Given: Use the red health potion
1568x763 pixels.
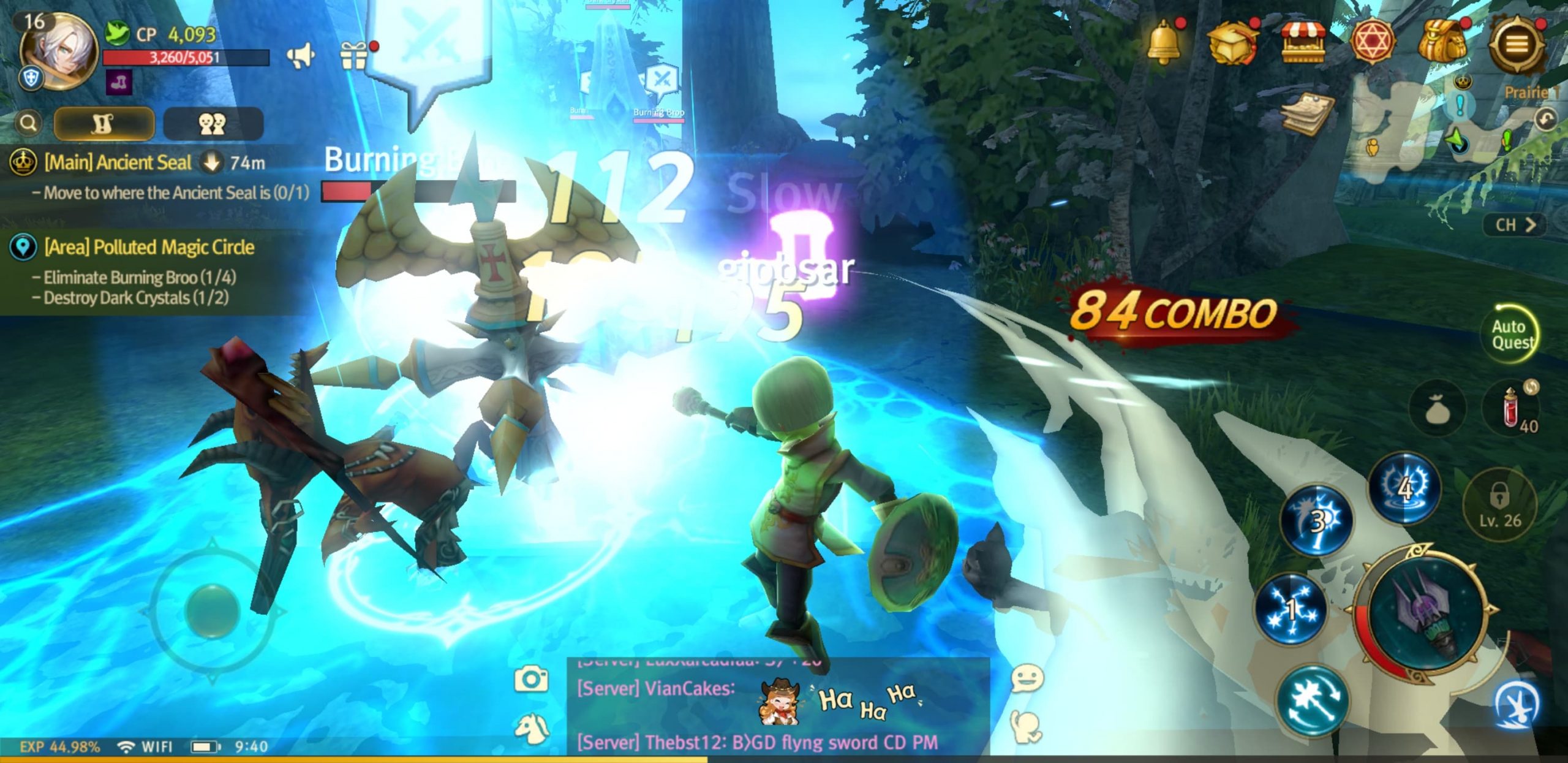Looking at the screenshot, I should (1512, 408).
